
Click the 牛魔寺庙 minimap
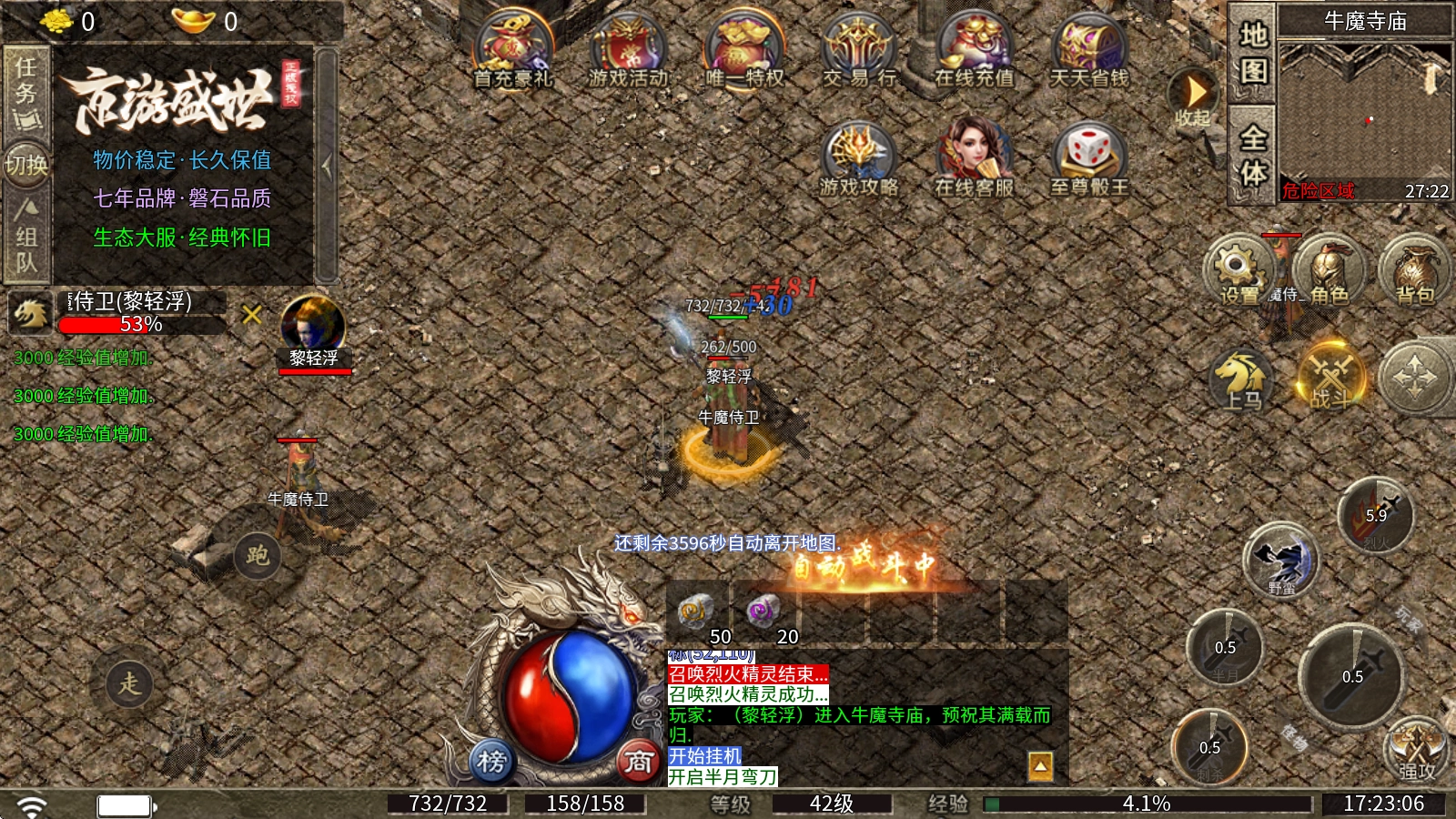tap(1364, 109)
